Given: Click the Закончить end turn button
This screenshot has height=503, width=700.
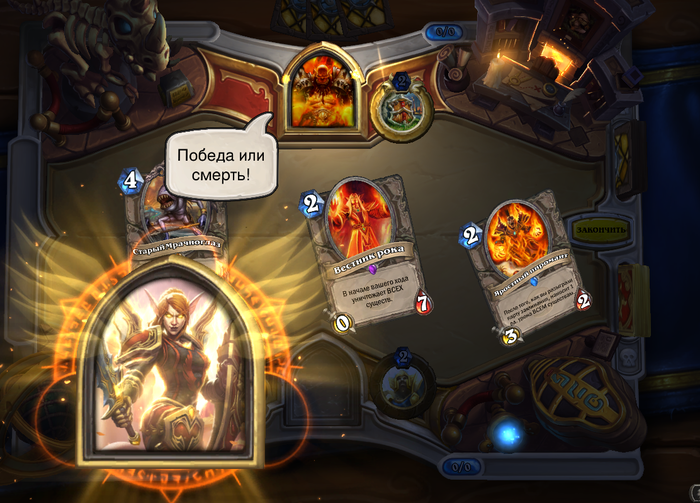Looking at the screenshot, I should (600, 228).
